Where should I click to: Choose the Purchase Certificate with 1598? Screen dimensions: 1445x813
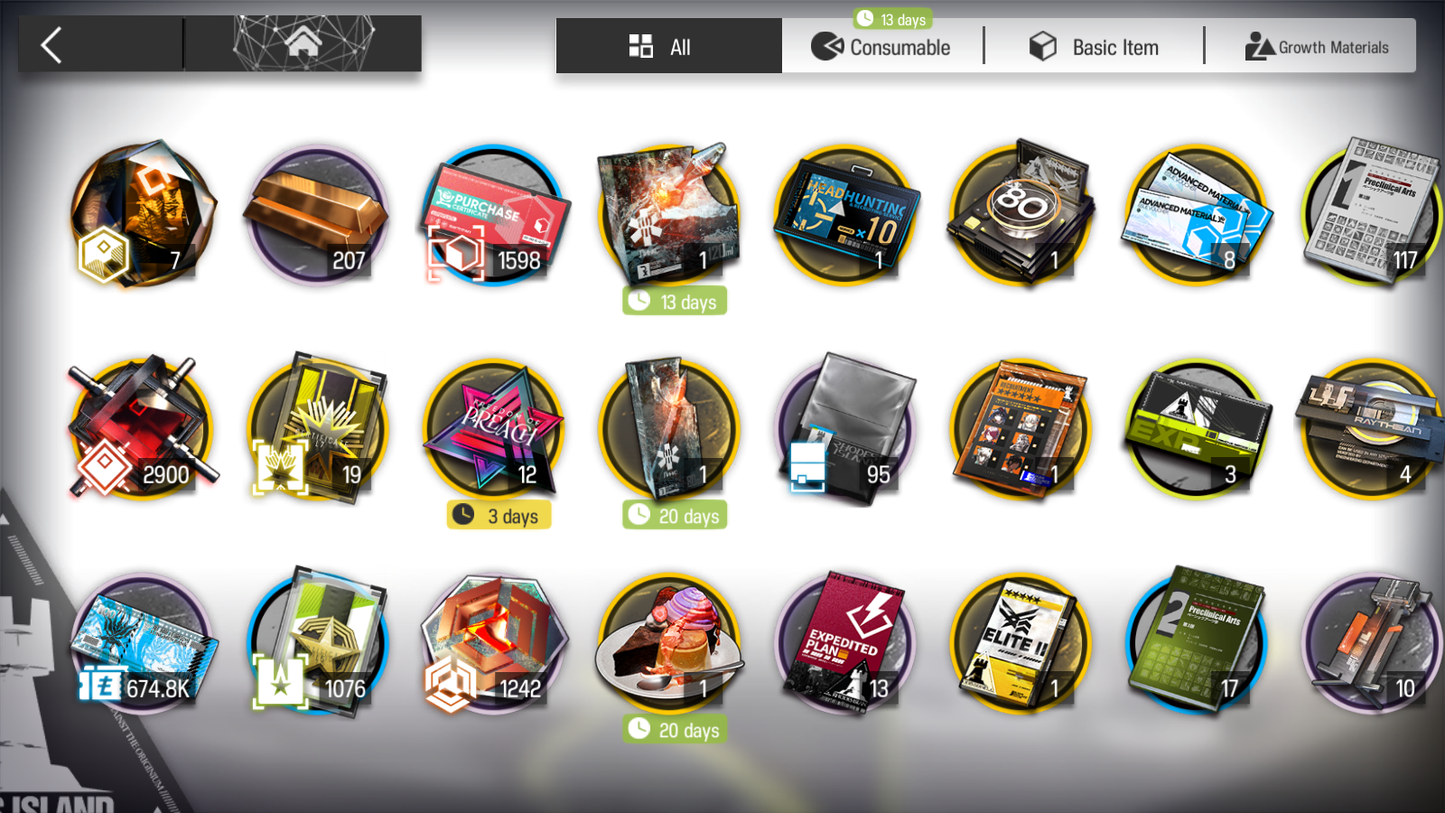click(493, 215)
